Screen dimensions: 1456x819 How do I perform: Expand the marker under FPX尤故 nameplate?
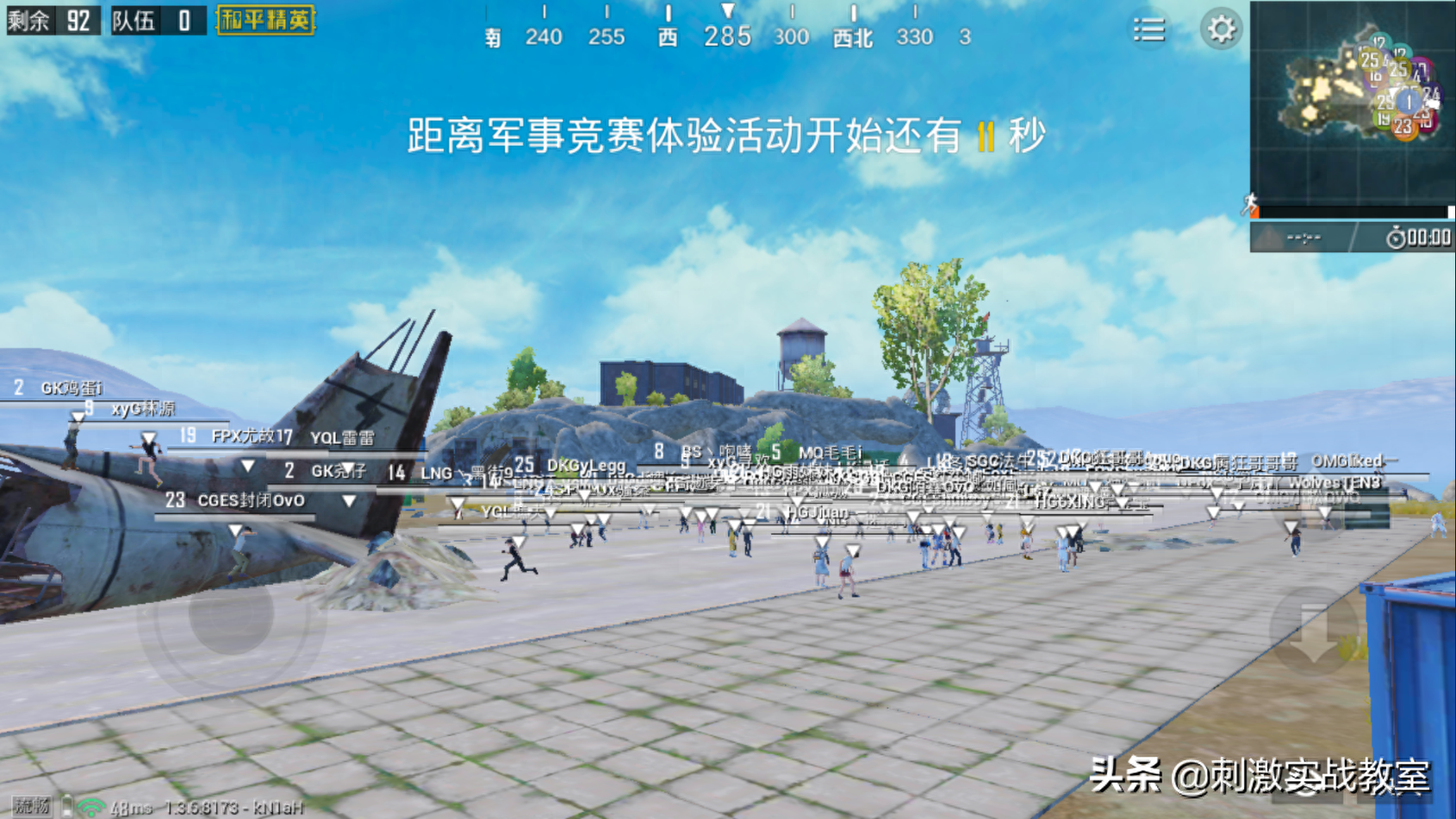(246, 466)
